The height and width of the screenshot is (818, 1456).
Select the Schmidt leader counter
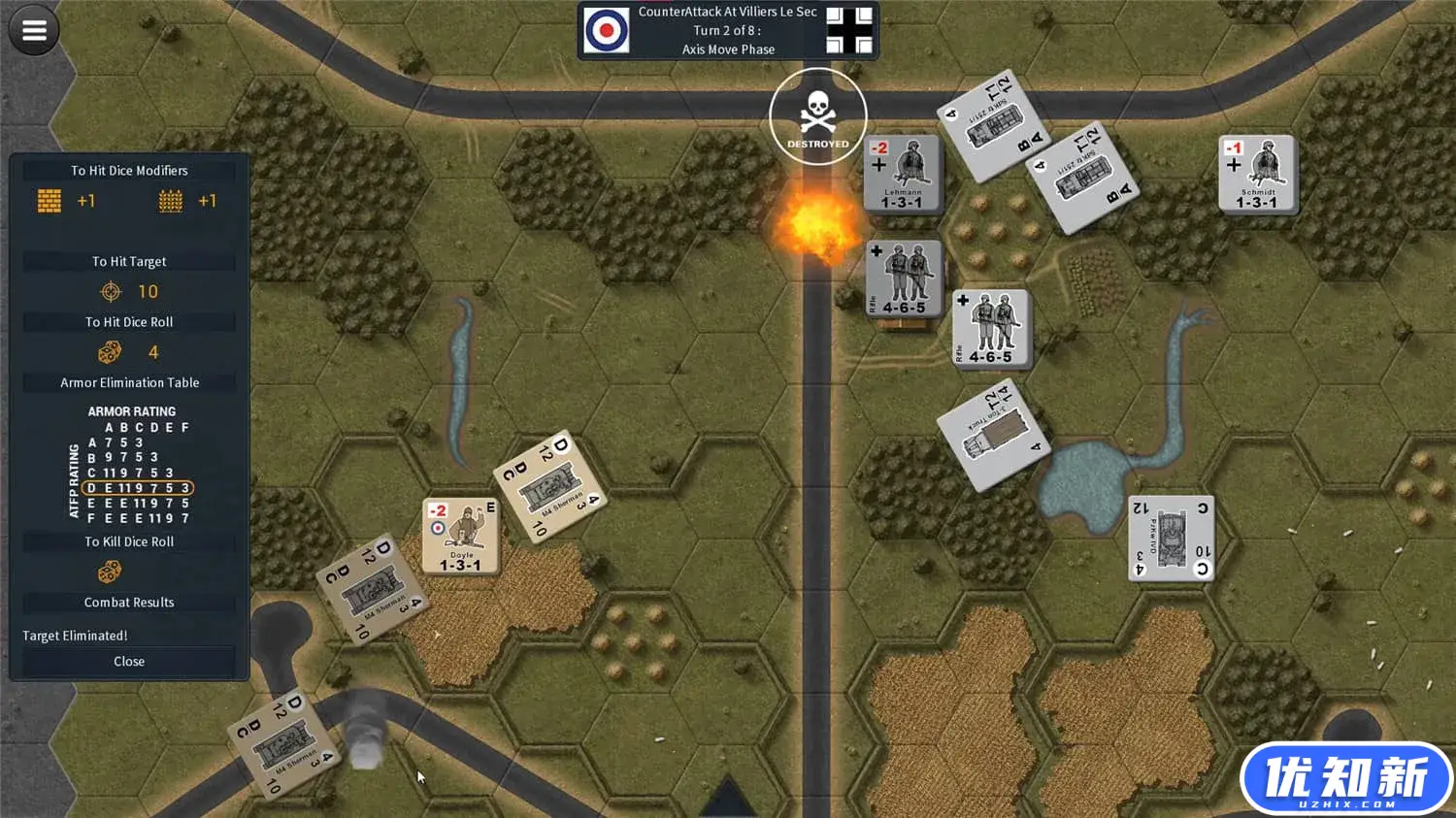(x=1257, y=174)
